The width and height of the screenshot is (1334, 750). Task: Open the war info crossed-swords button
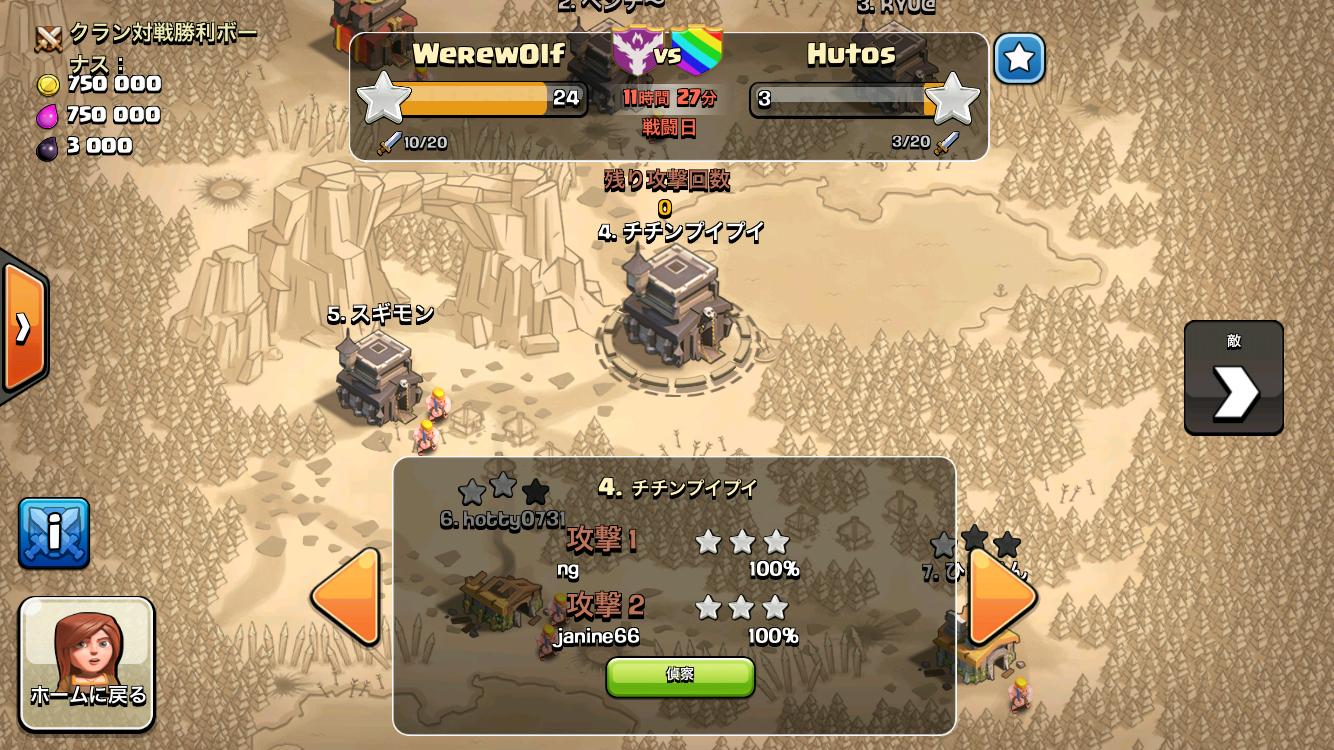tap(54, 533)
